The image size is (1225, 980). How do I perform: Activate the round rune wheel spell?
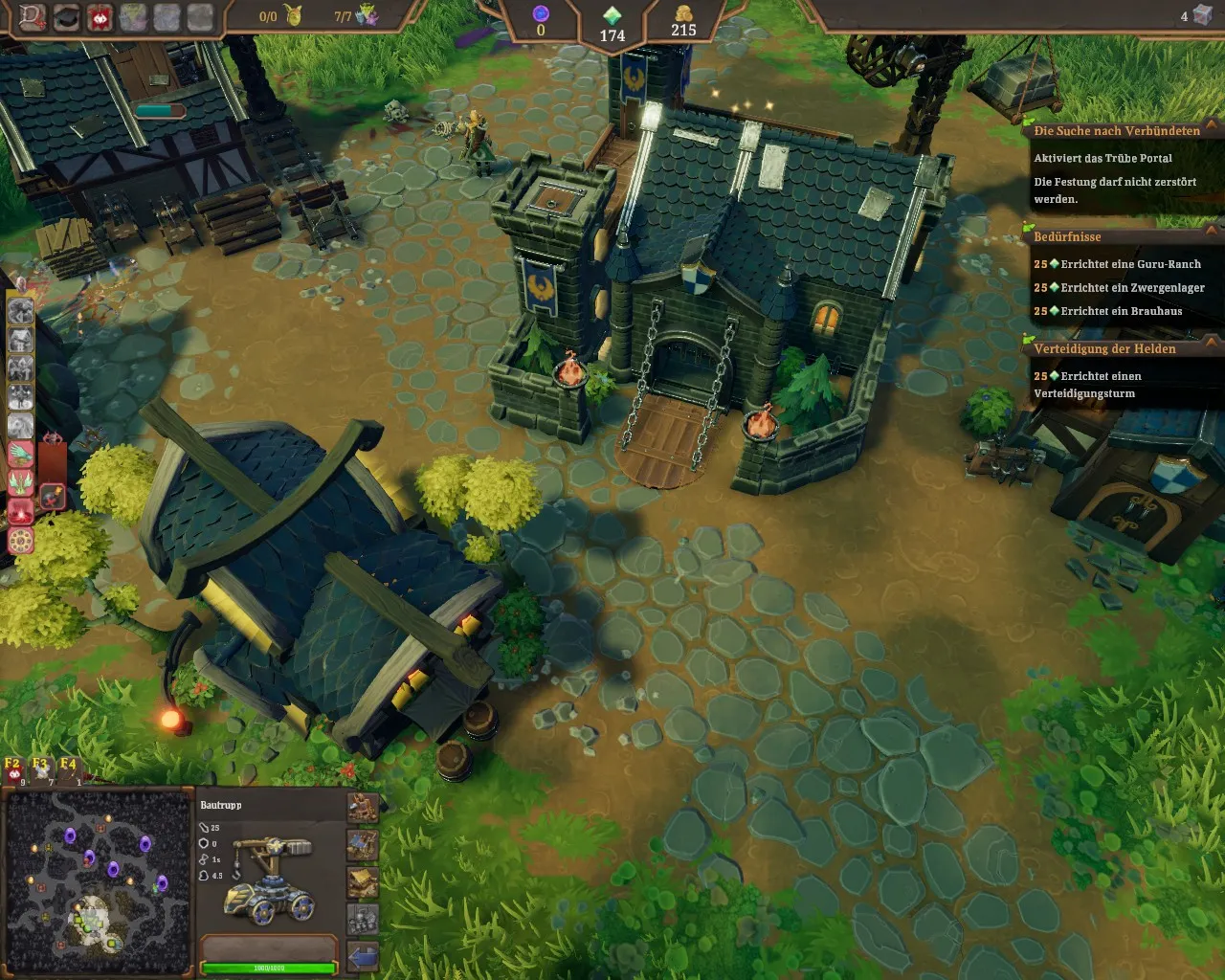[x=21, y=541]
